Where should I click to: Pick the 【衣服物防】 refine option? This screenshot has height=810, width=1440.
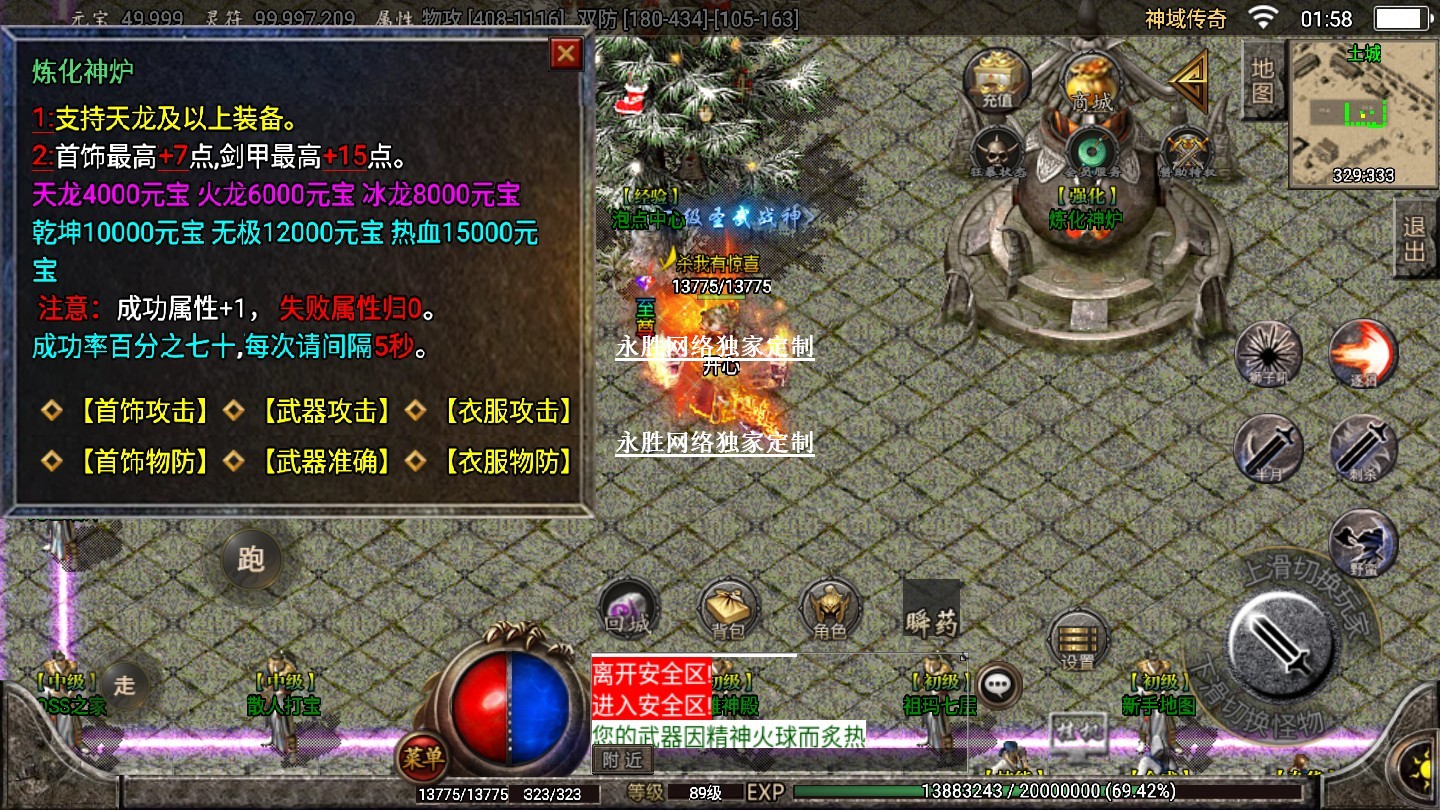click(507, 461)
